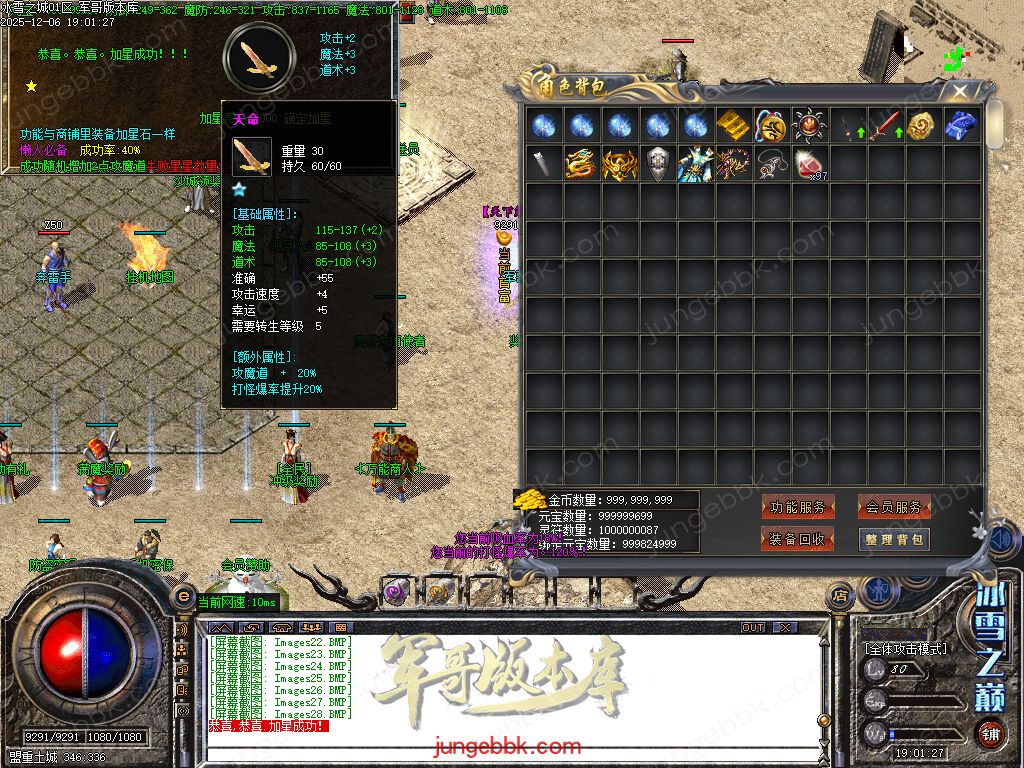Screen dimensions: 1024x768
Task: Select the red sword in backpack
Action: coord(885,126)
